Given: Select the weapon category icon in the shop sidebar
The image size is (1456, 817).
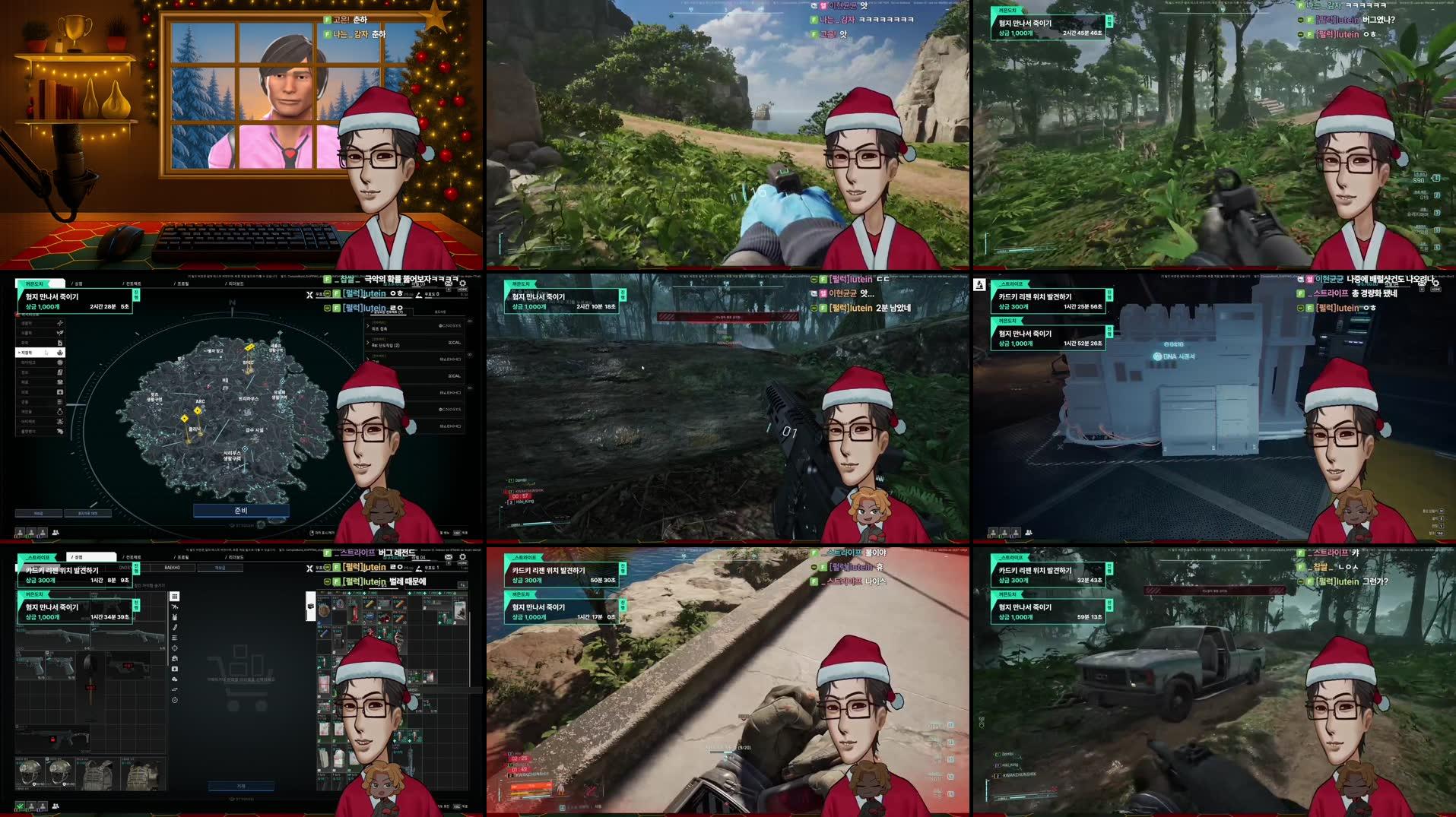Looking at the screenshot, I should coord(174,607).
